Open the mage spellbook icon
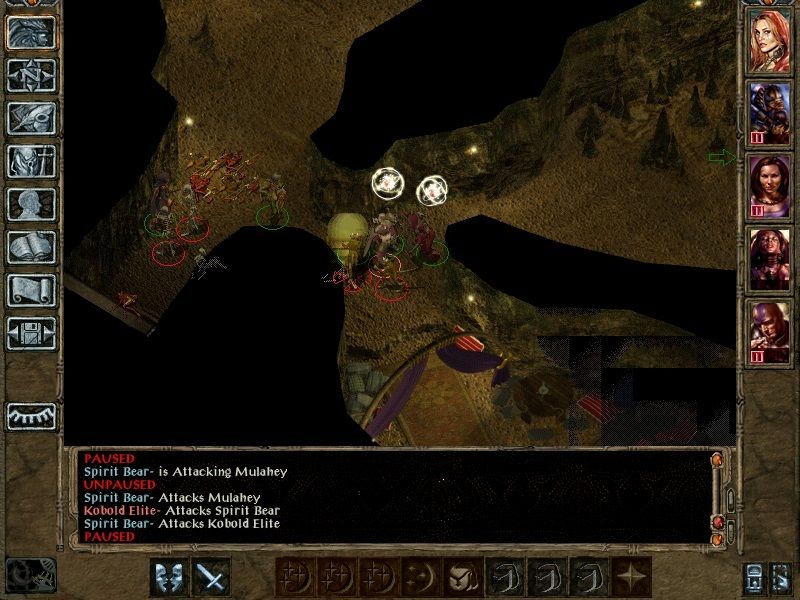 [x=31, y=247]
